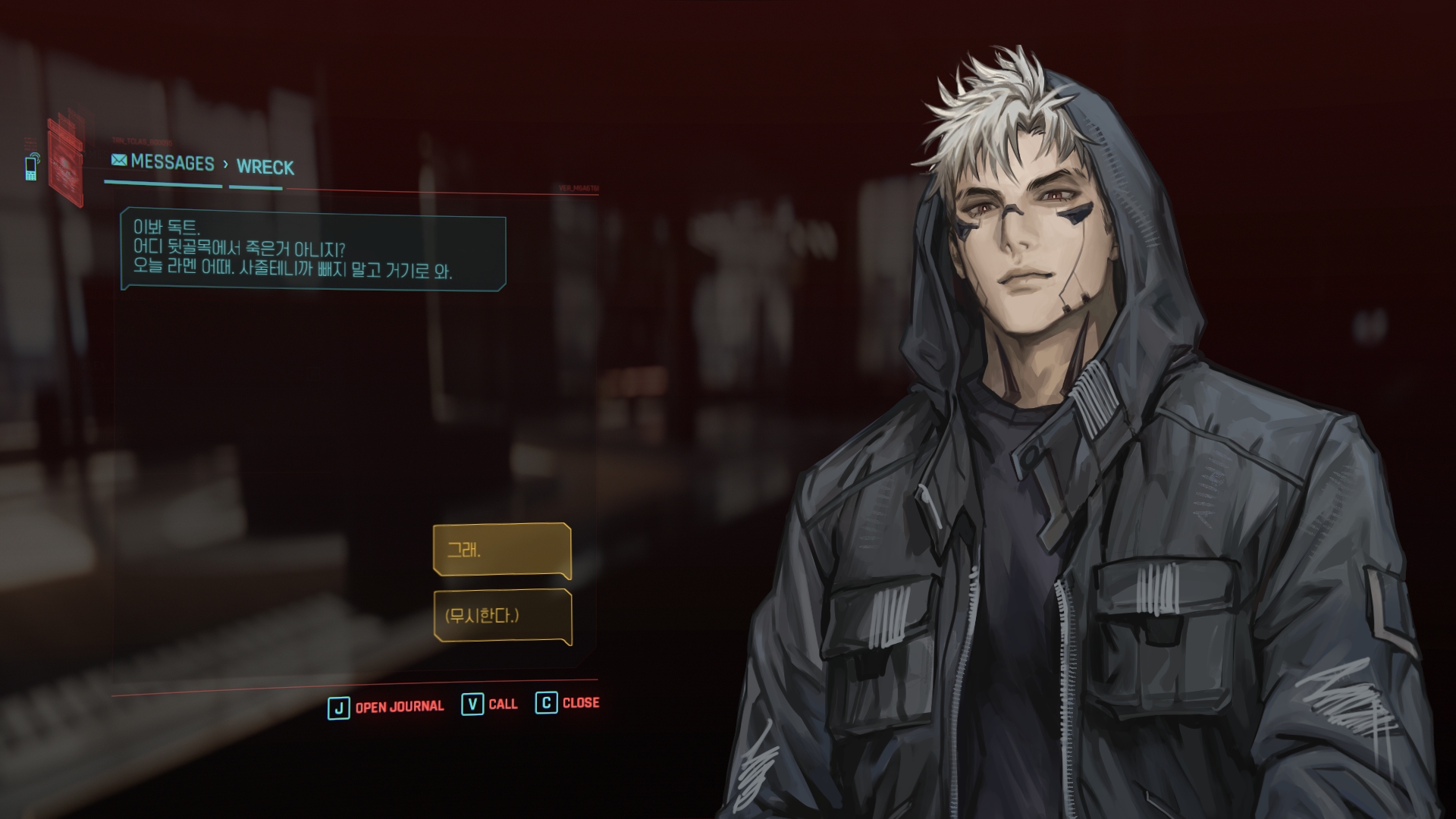
Task: Click the phone icon beside the messages panel
Action: 31,167
